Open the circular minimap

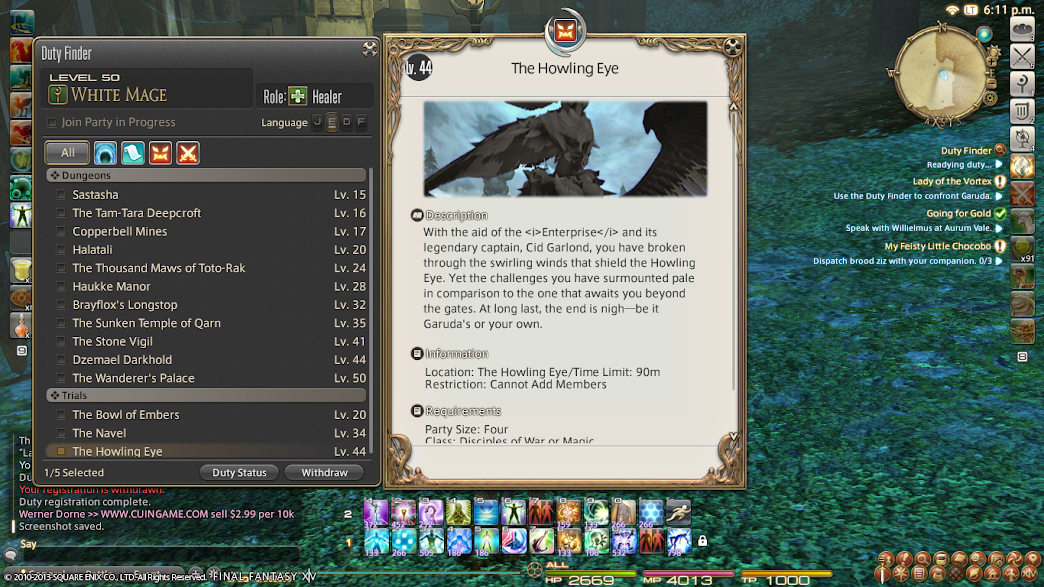point(938,75)
